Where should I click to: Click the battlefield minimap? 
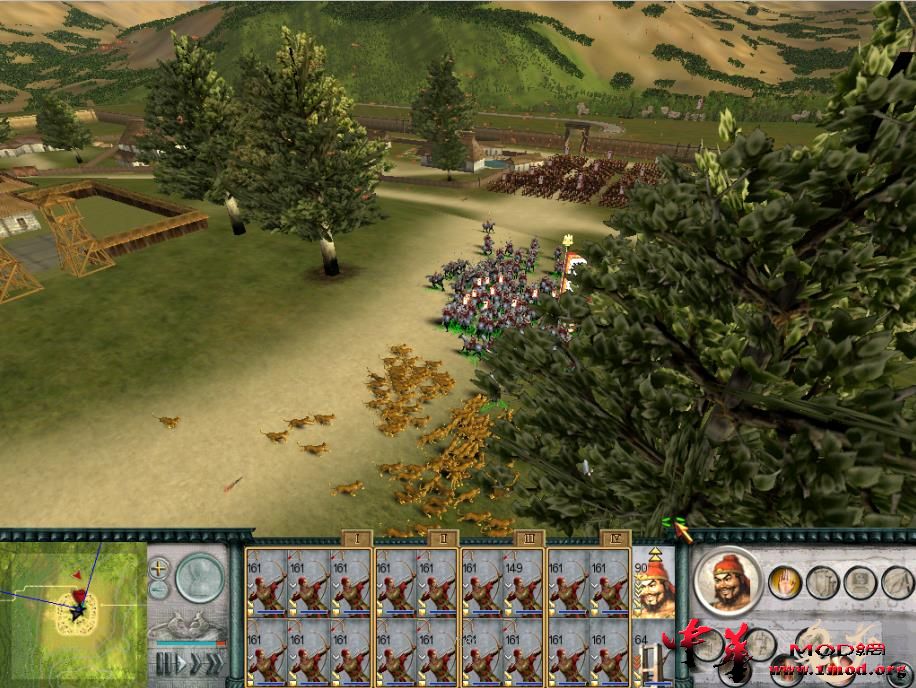[x=74, y=610]
